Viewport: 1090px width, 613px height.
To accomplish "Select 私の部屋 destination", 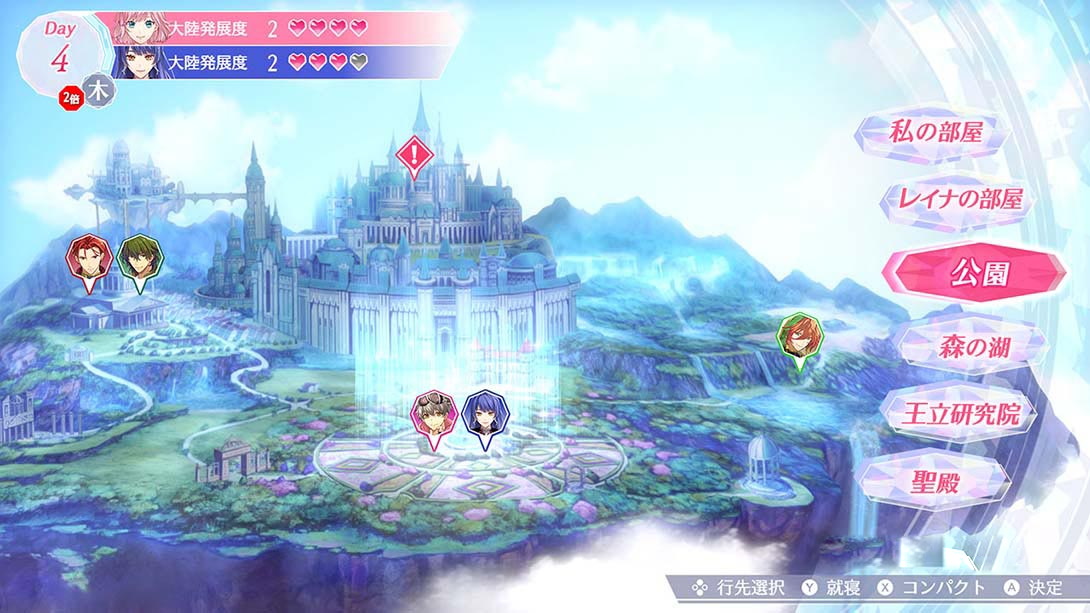I will pyautogui.click(x=936, y=132).
